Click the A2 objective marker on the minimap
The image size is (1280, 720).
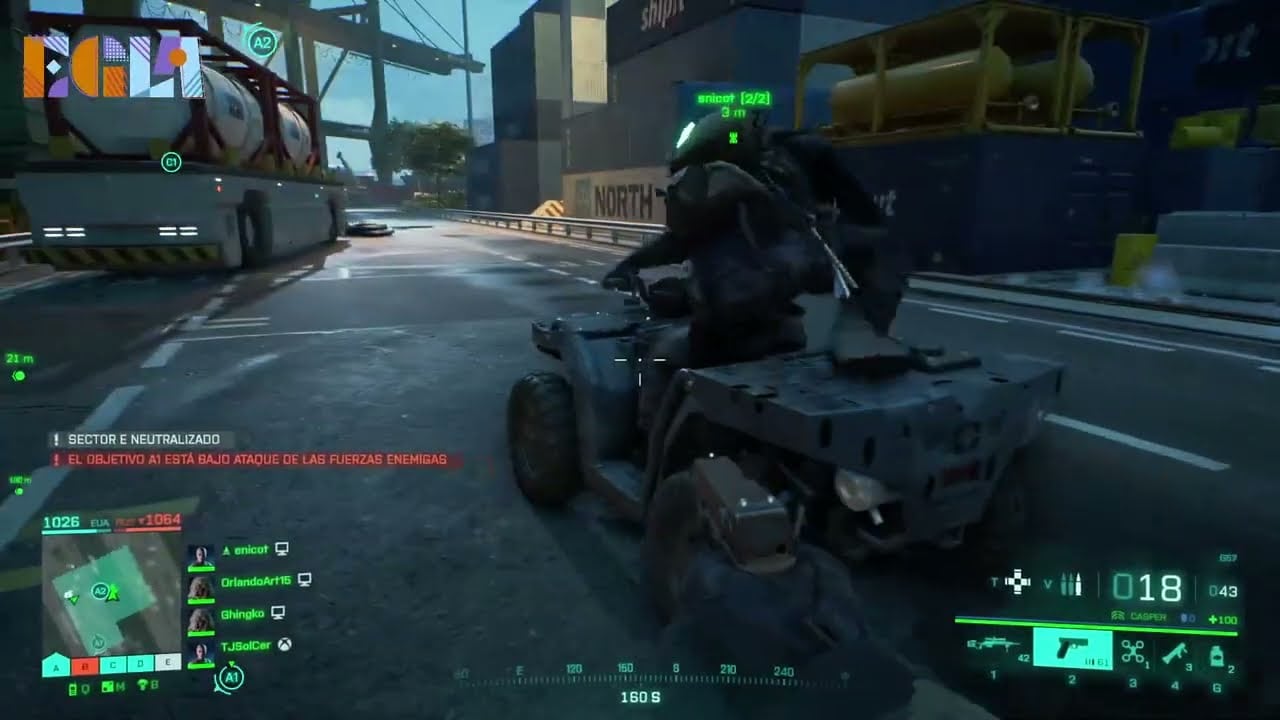click(x=100, y=591)
